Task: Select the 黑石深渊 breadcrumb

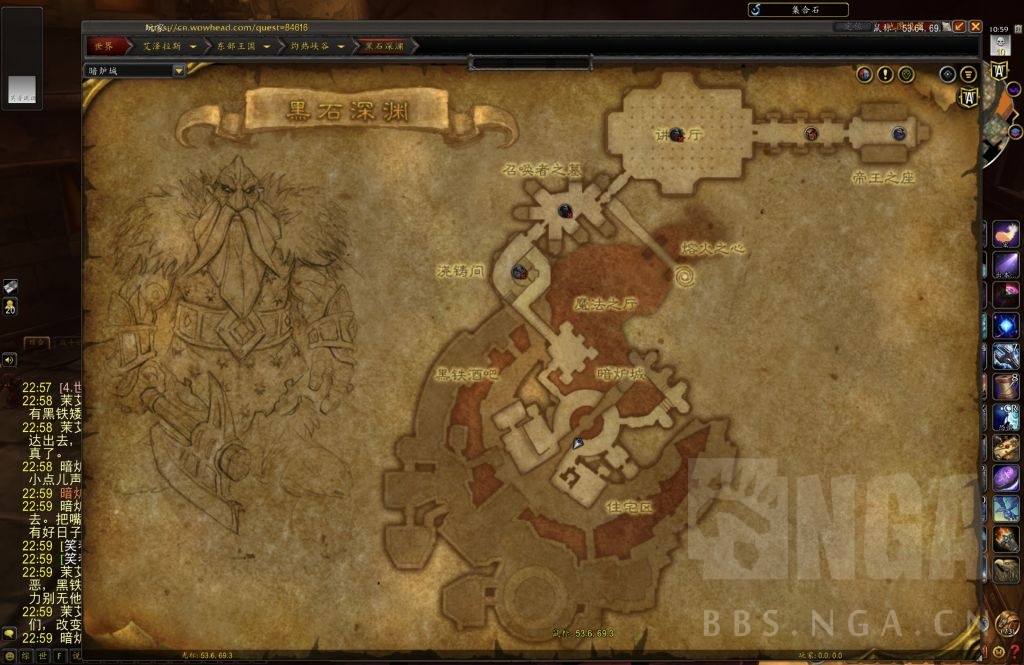Action: pyautogui.click(x=385, y=46)
